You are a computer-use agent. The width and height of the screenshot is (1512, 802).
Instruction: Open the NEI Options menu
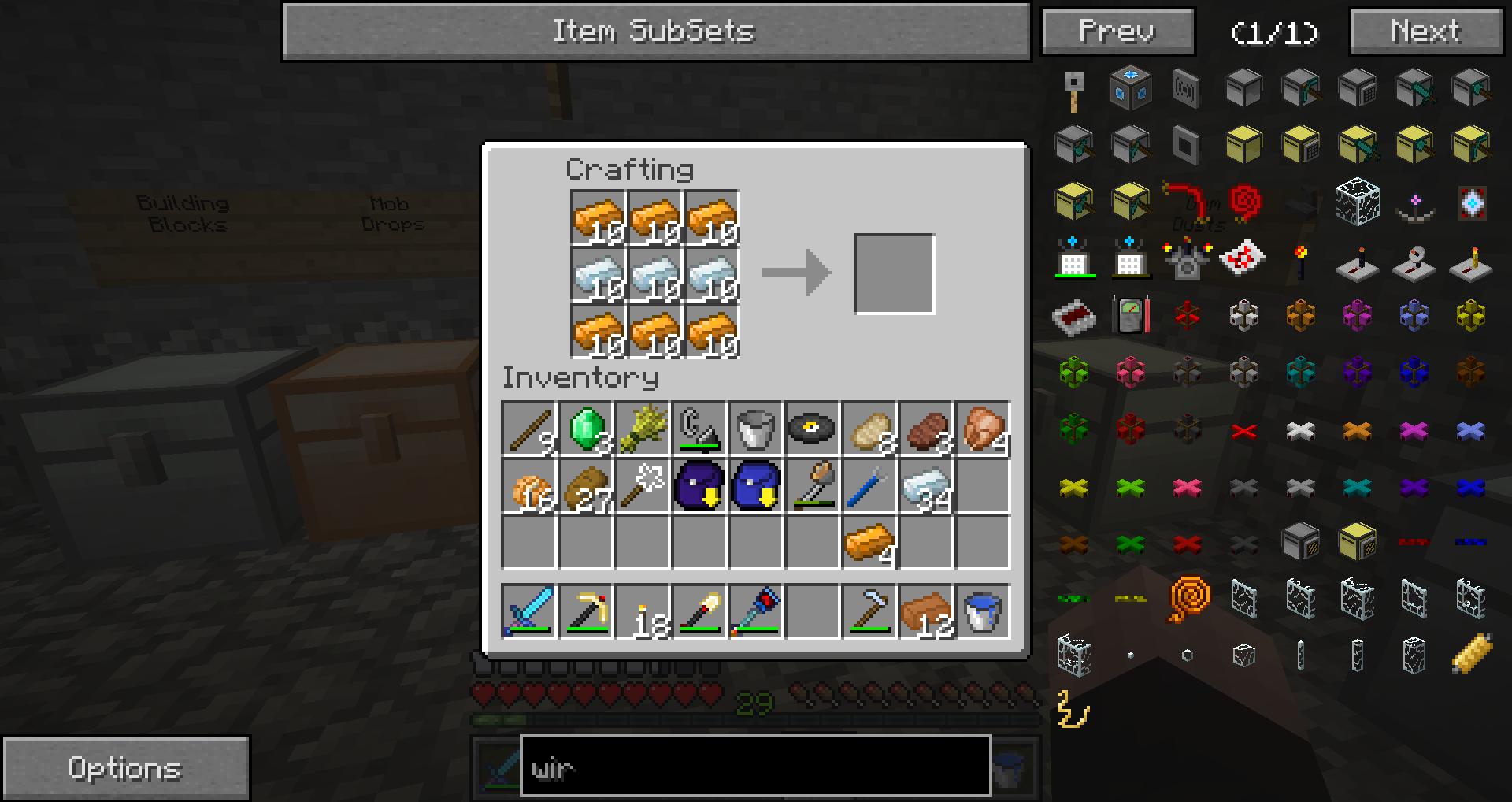click(x=126, y=768)
